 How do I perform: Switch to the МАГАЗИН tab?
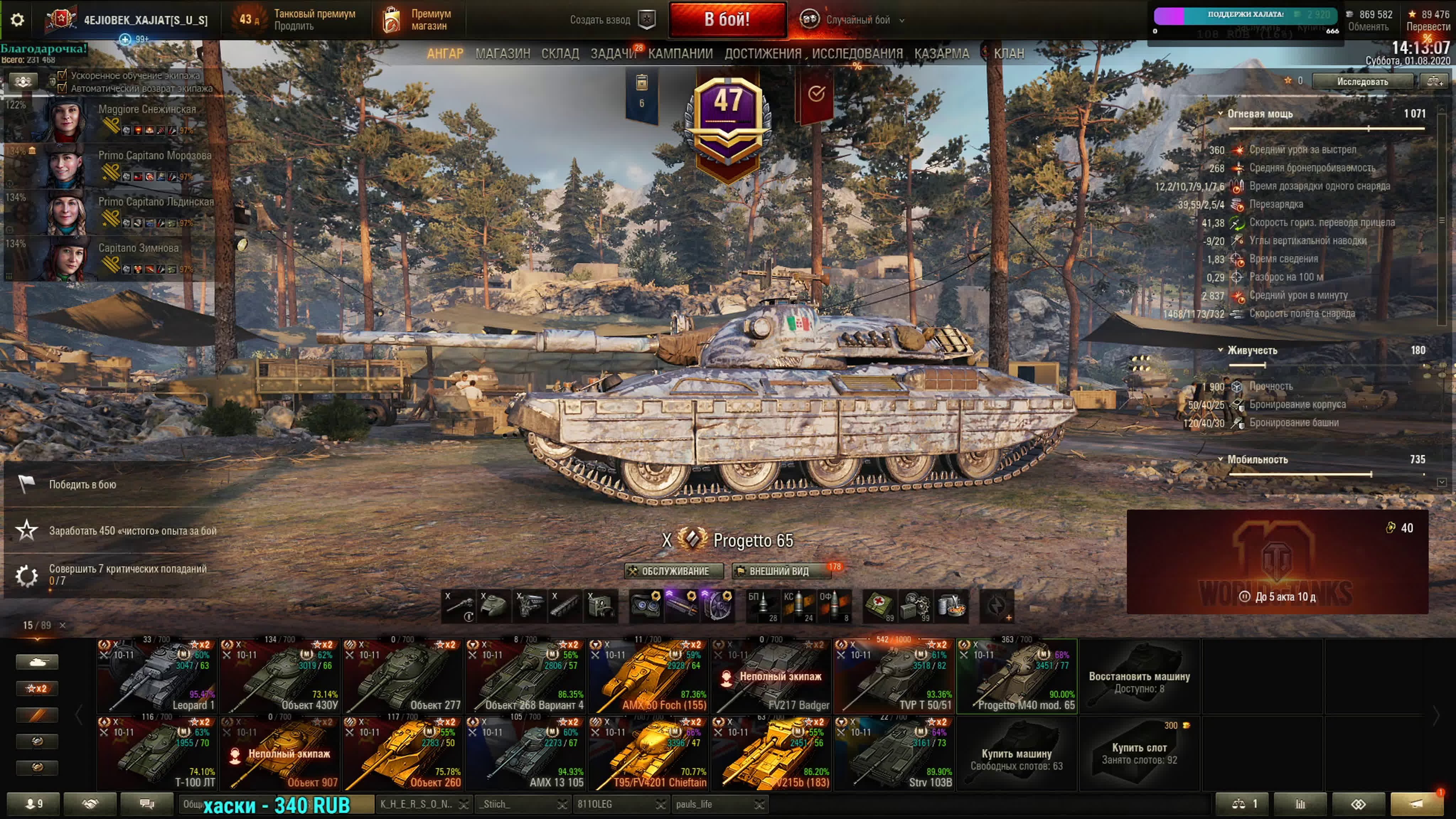[x=503, y=54]
